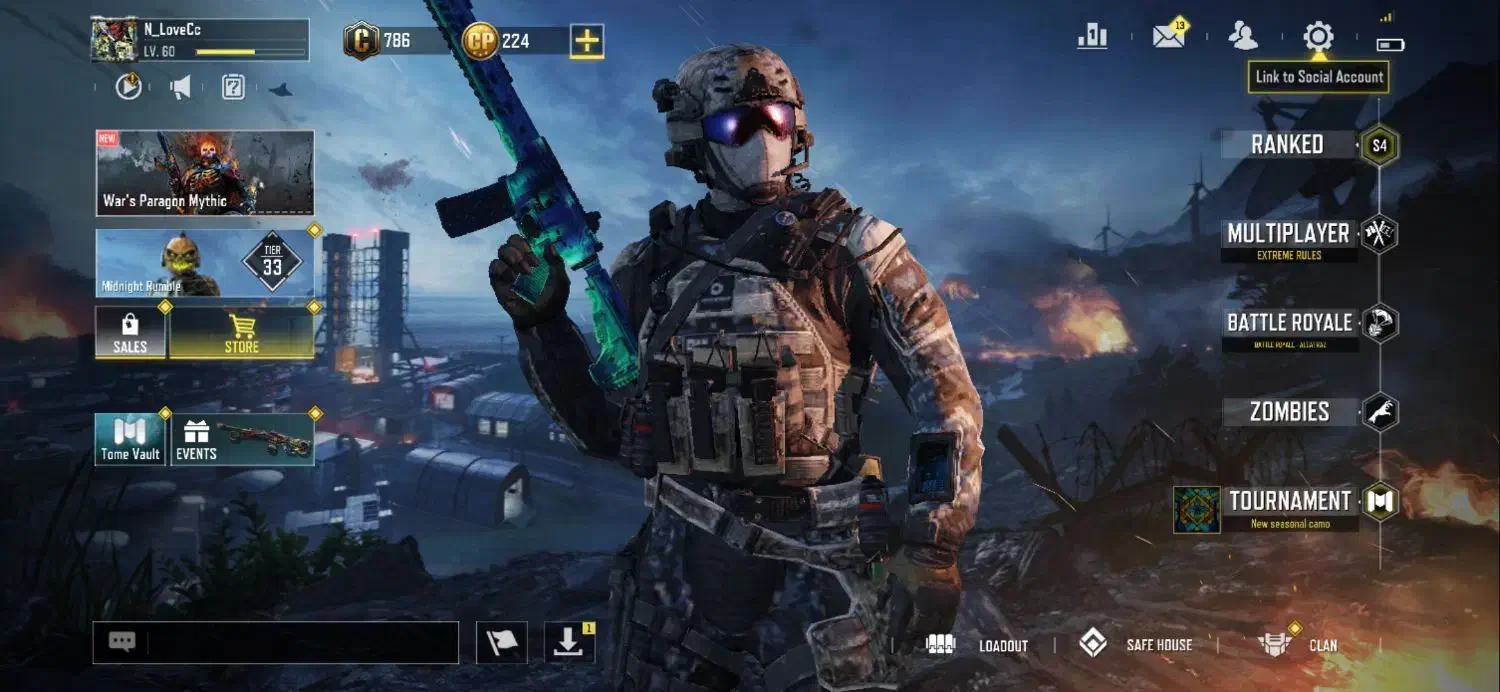This screenshot has height=692, width=1500.
Task: View the War's Paragon Mythic banner
Action: click(x=205, y=172)
